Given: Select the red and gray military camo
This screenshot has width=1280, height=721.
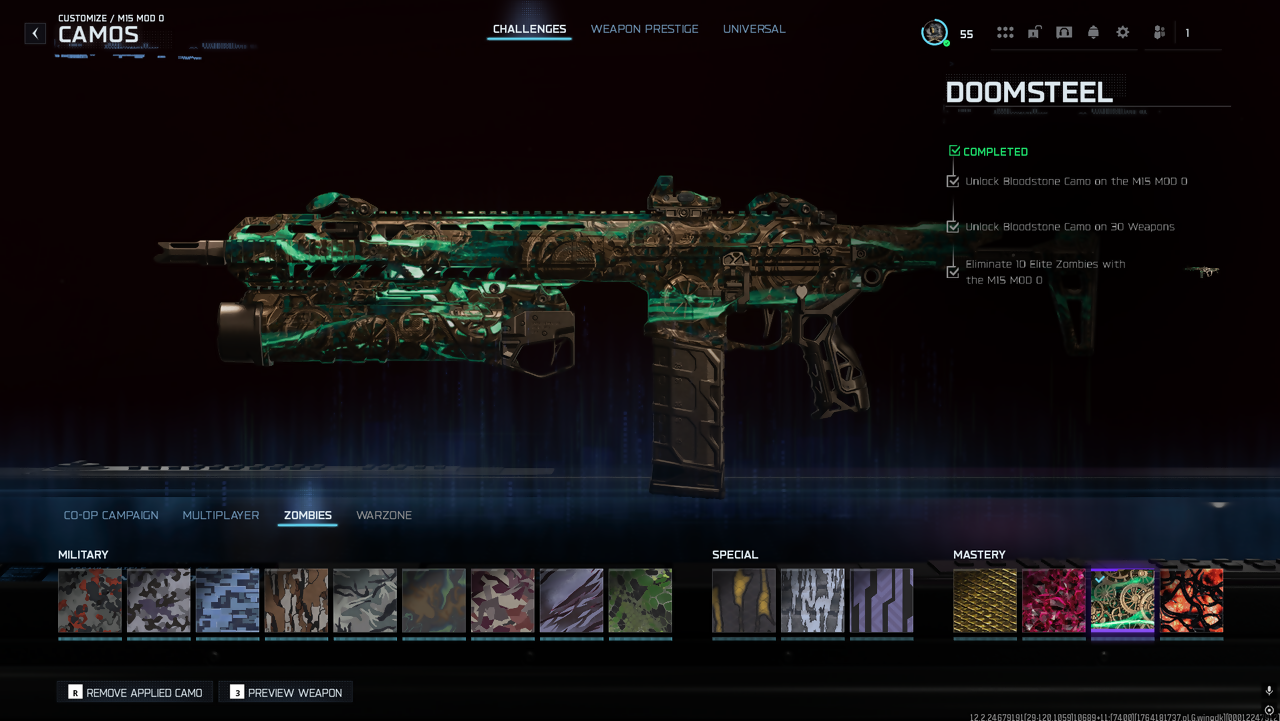Looking at the screenshot, I should click(x=90, y=601).
